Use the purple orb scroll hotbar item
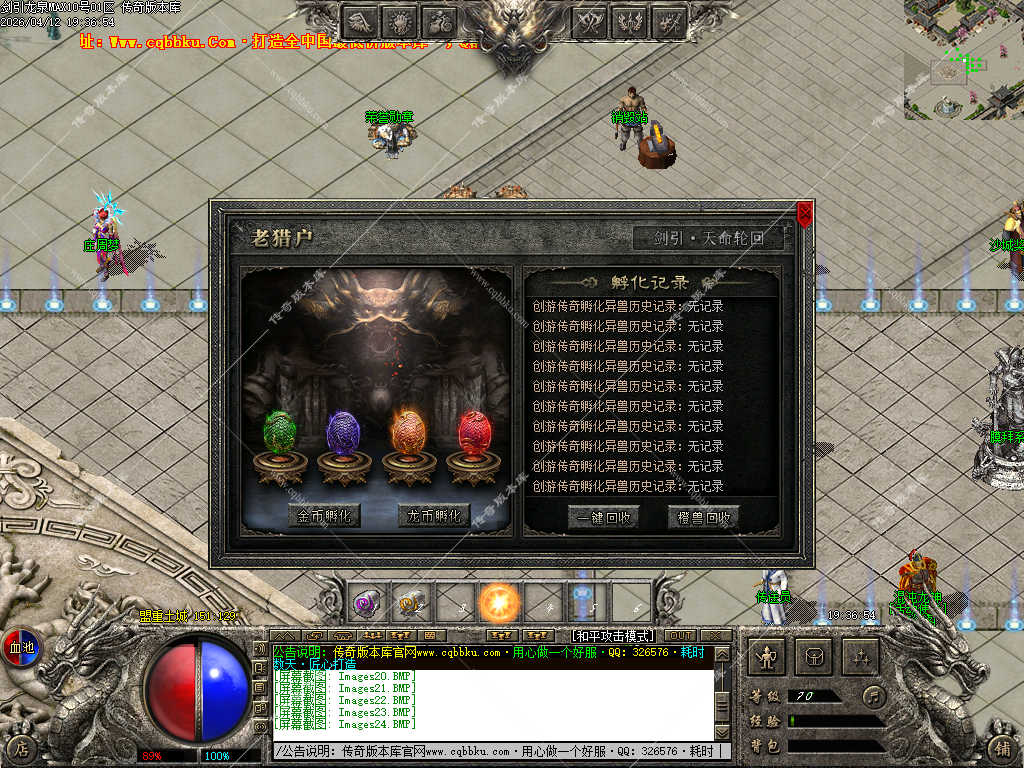Viewport: 1024px width, 768px height. [x=367, y=603]
